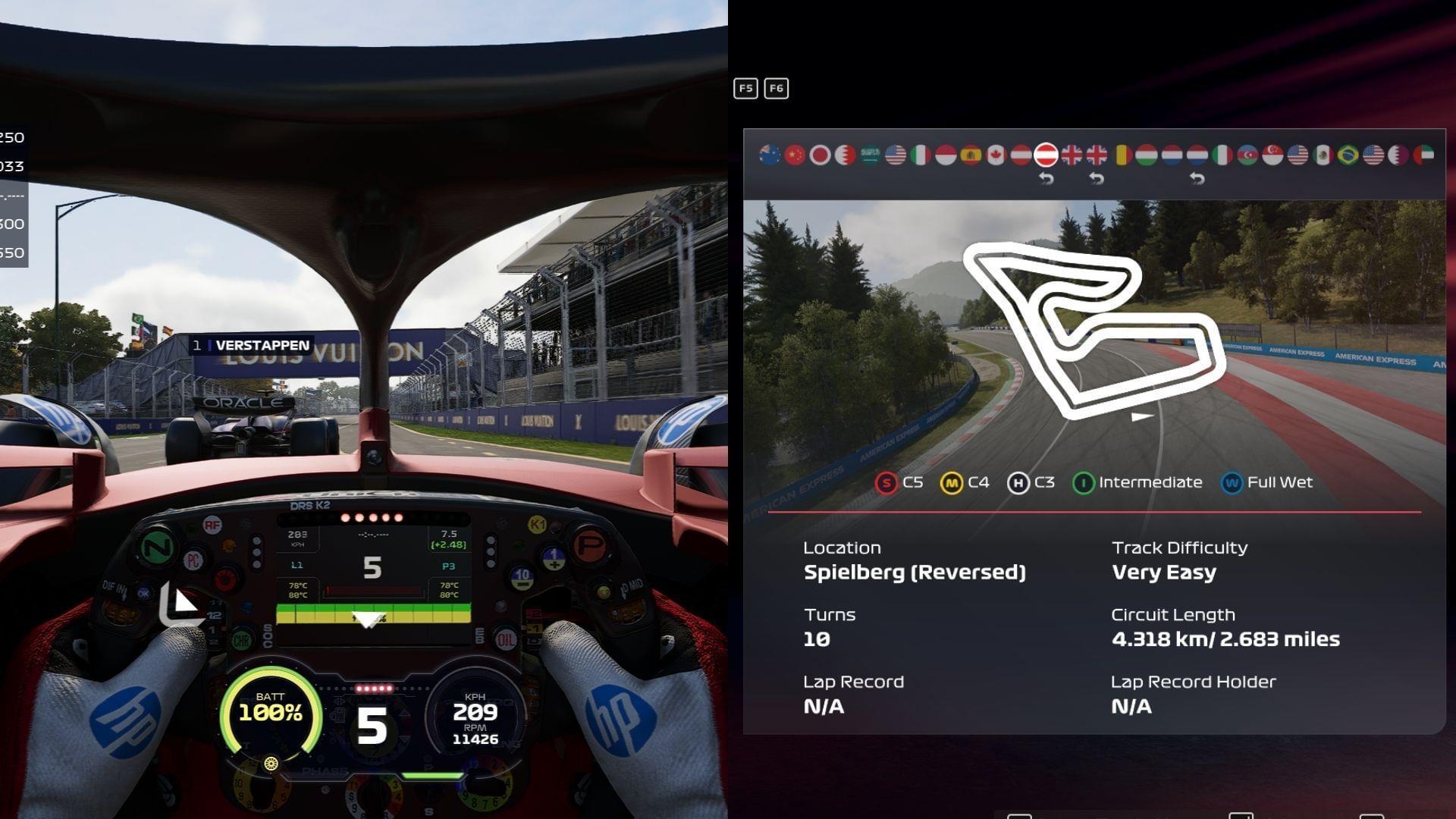Toggle the reversed layout arrow under Britain
The image size is (1456, 819).
click(1097, 178)
